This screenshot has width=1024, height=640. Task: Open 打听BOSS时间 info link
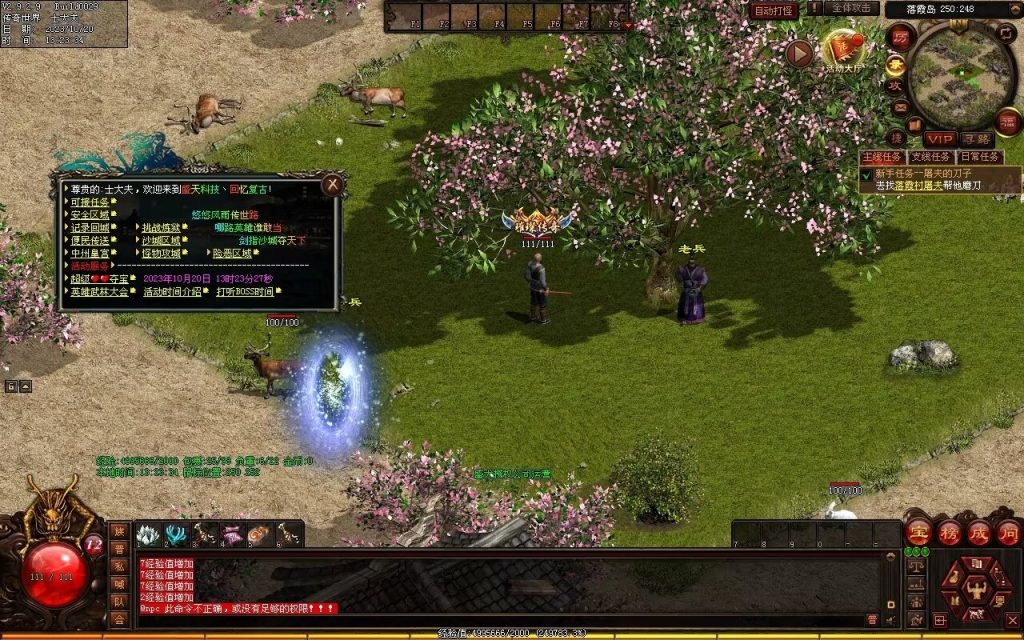pyautogui.click(x=245, y=292)
